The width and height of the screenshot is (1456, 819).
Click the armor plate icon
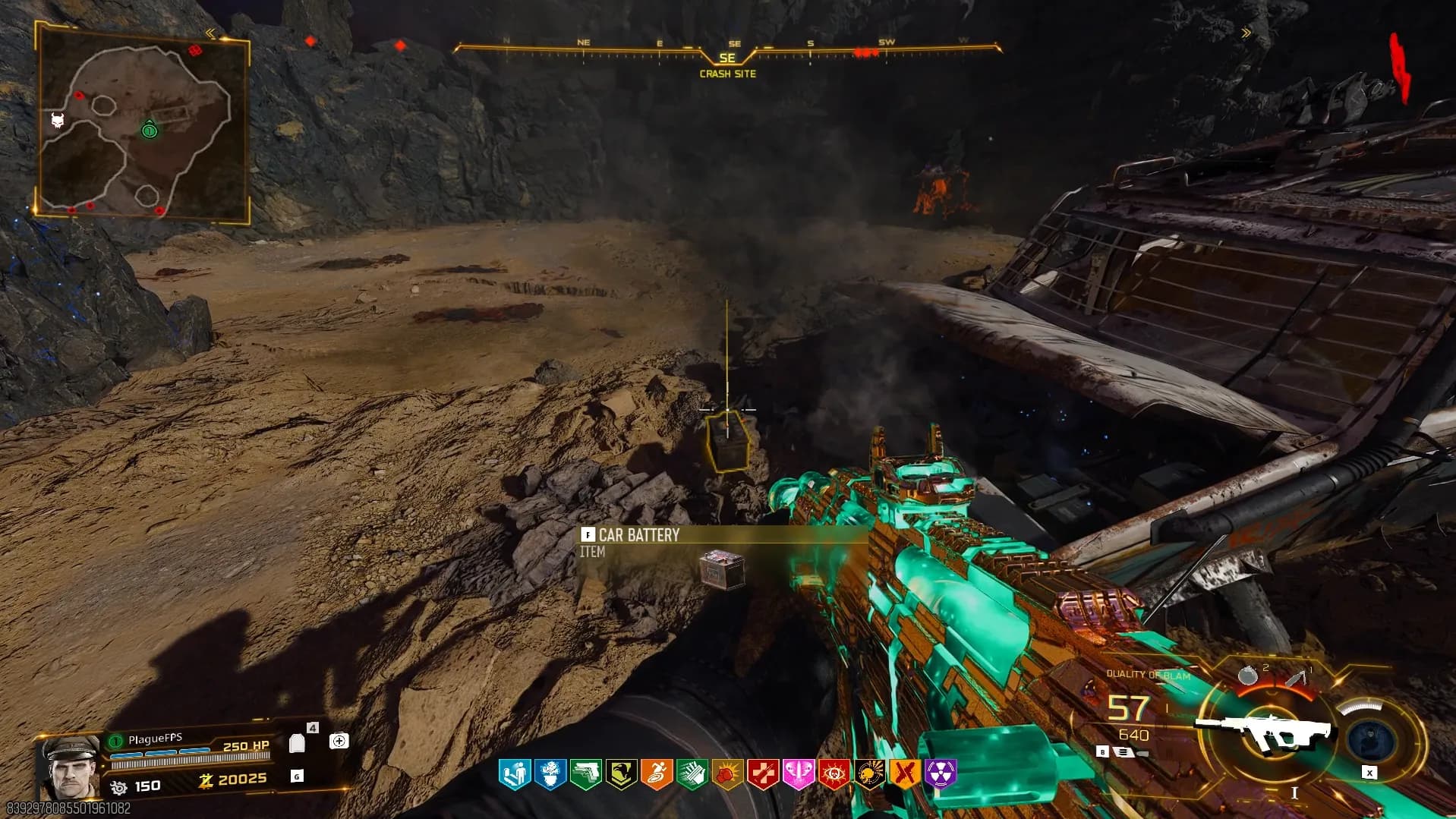click(298, 742)
